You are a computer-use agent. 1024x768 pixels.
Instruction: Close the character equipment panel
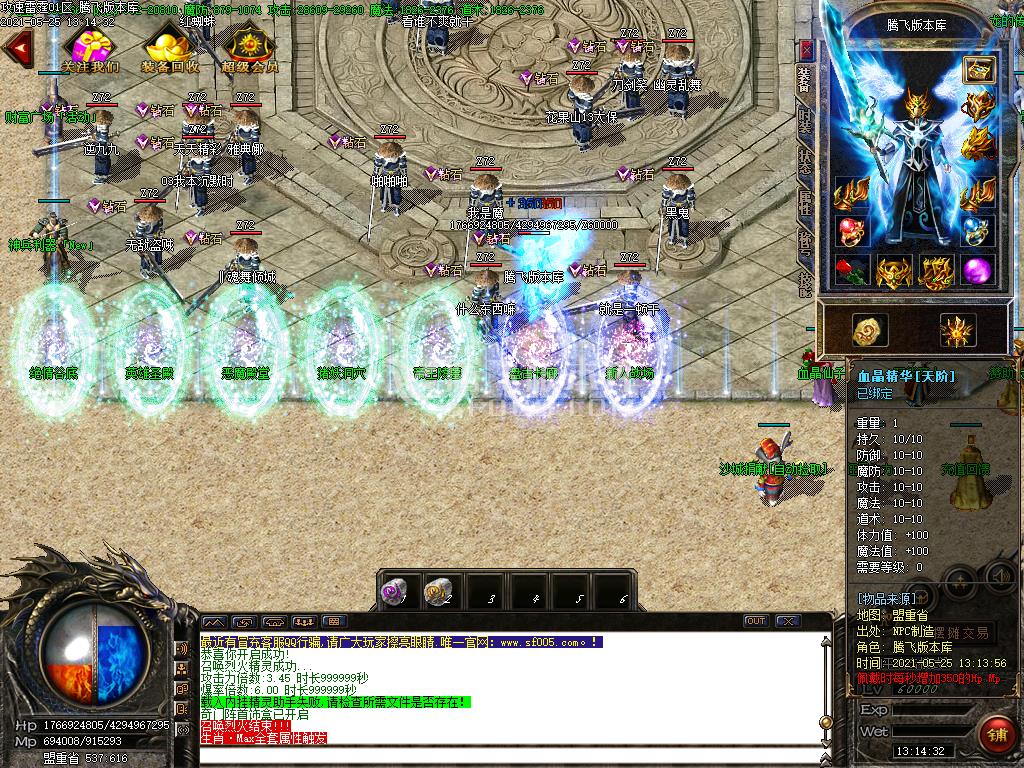point(806,50)
